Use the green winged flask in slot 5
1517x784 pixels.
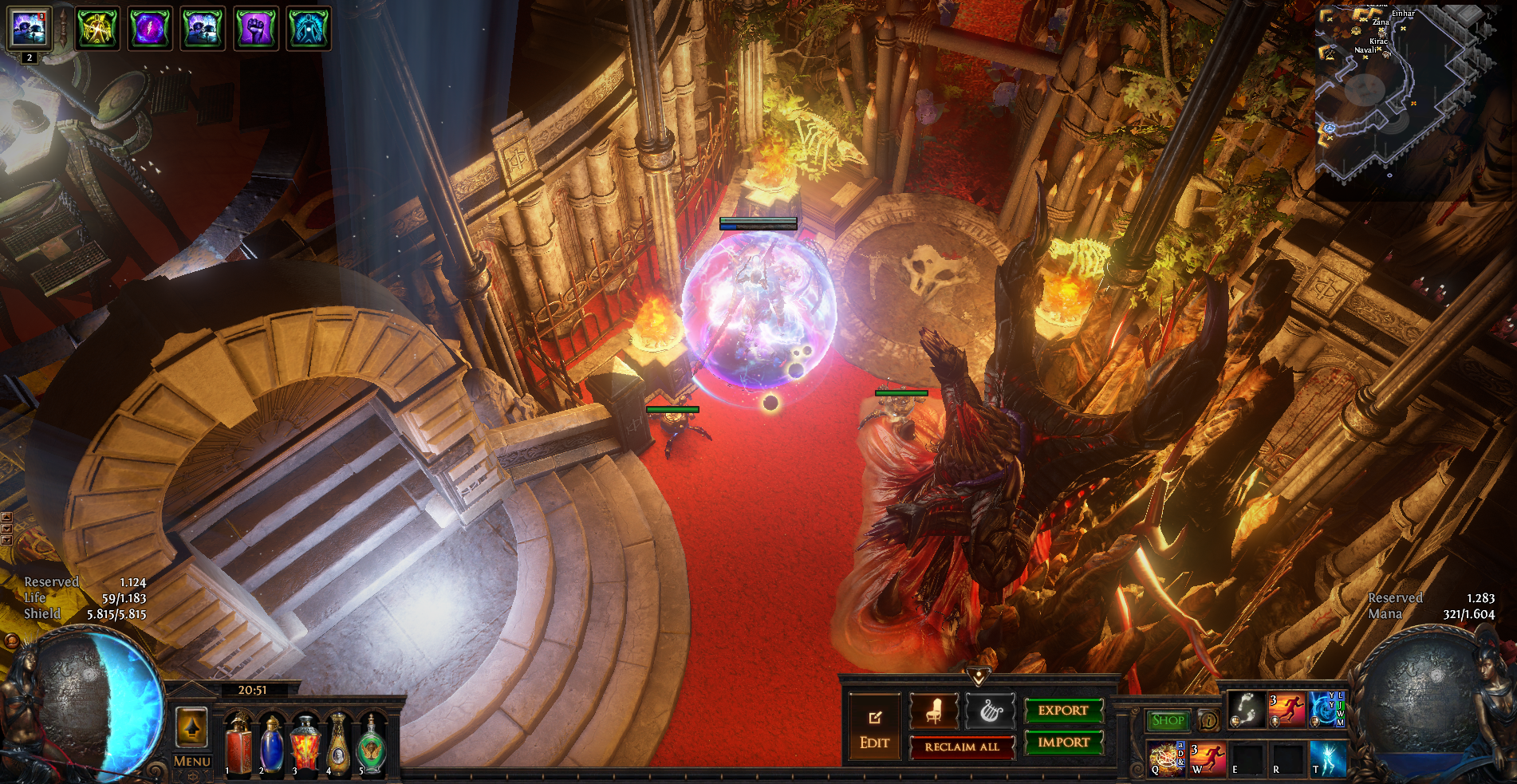click(372, 745)
